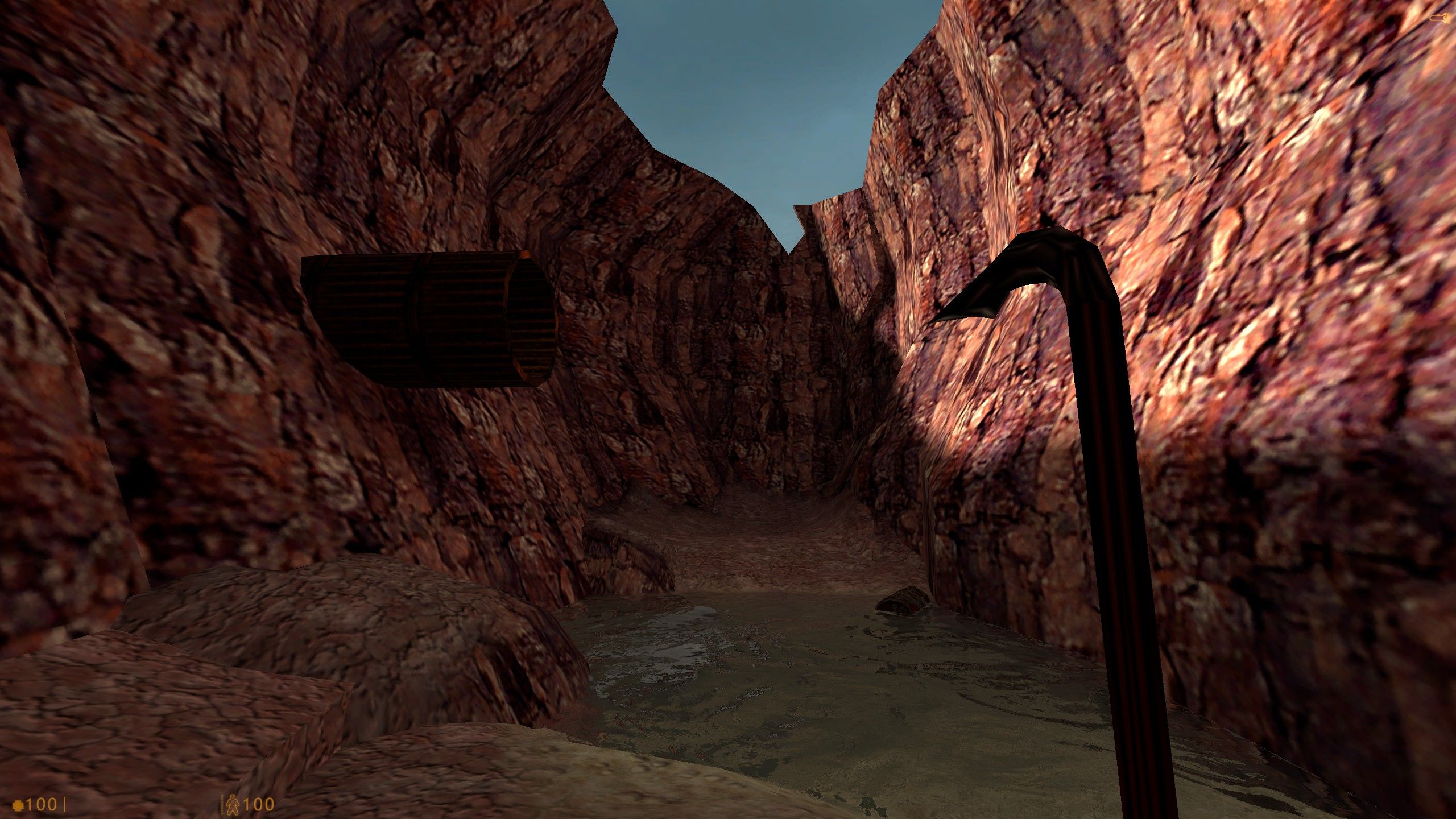Click the segmented armor charge strip
This screenshot has width=1456, height=819.
coord(221,805)
